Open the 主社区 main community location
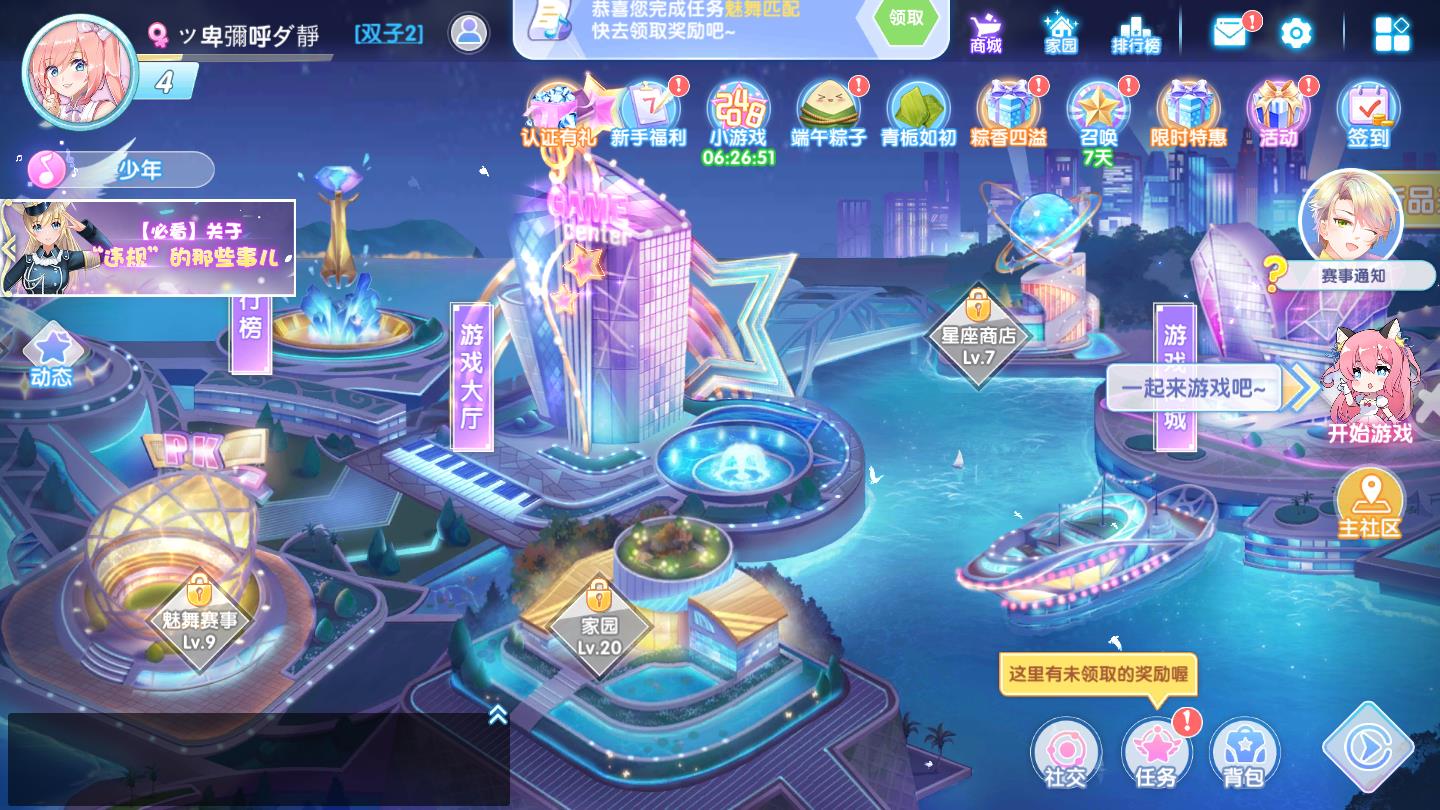 (1369, 505)
